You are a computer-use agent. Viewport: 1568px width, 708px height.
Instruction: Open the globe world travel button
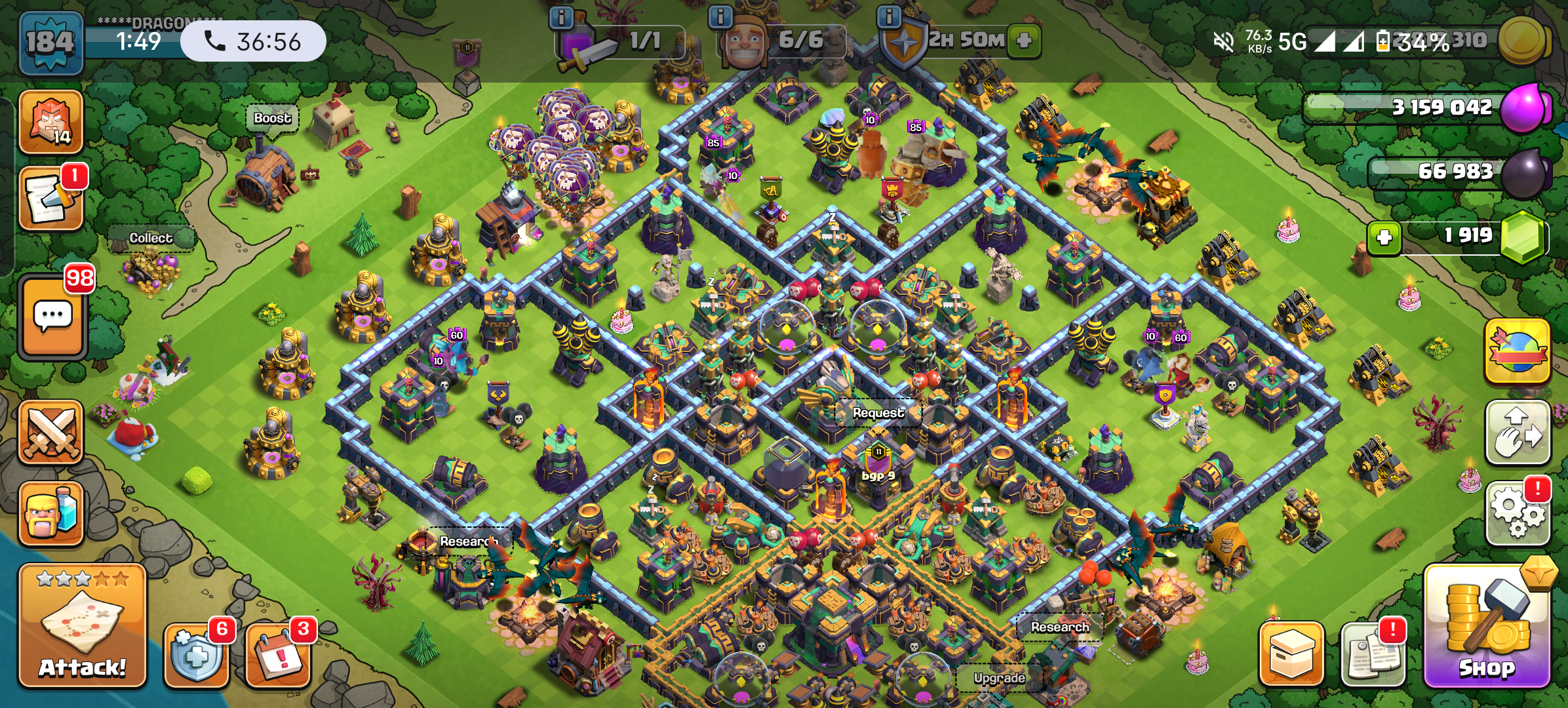(x=1518, y=352)
